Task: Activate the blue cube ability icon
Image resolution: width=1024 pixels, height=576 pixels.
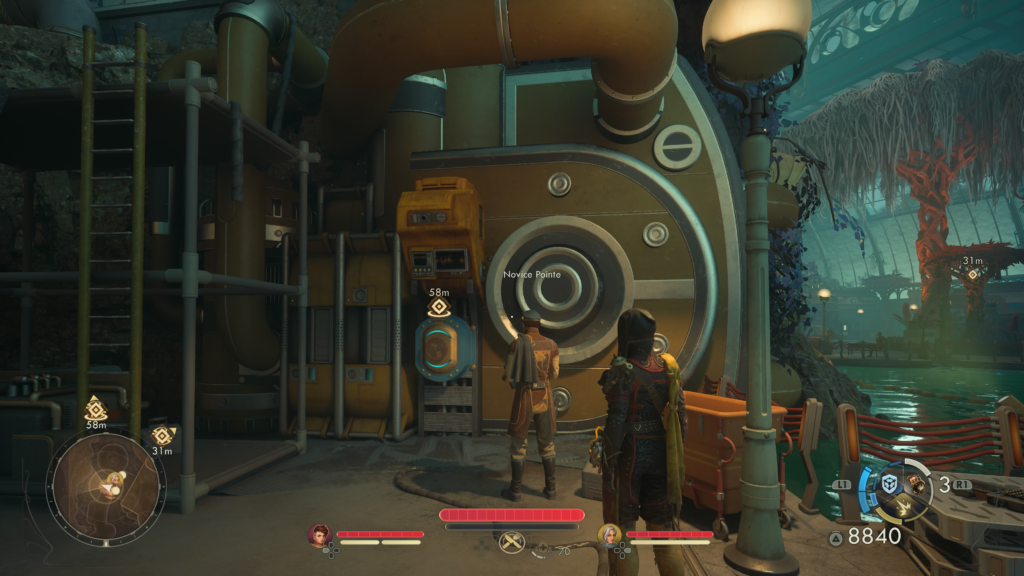Action: (x=887, y=484)
